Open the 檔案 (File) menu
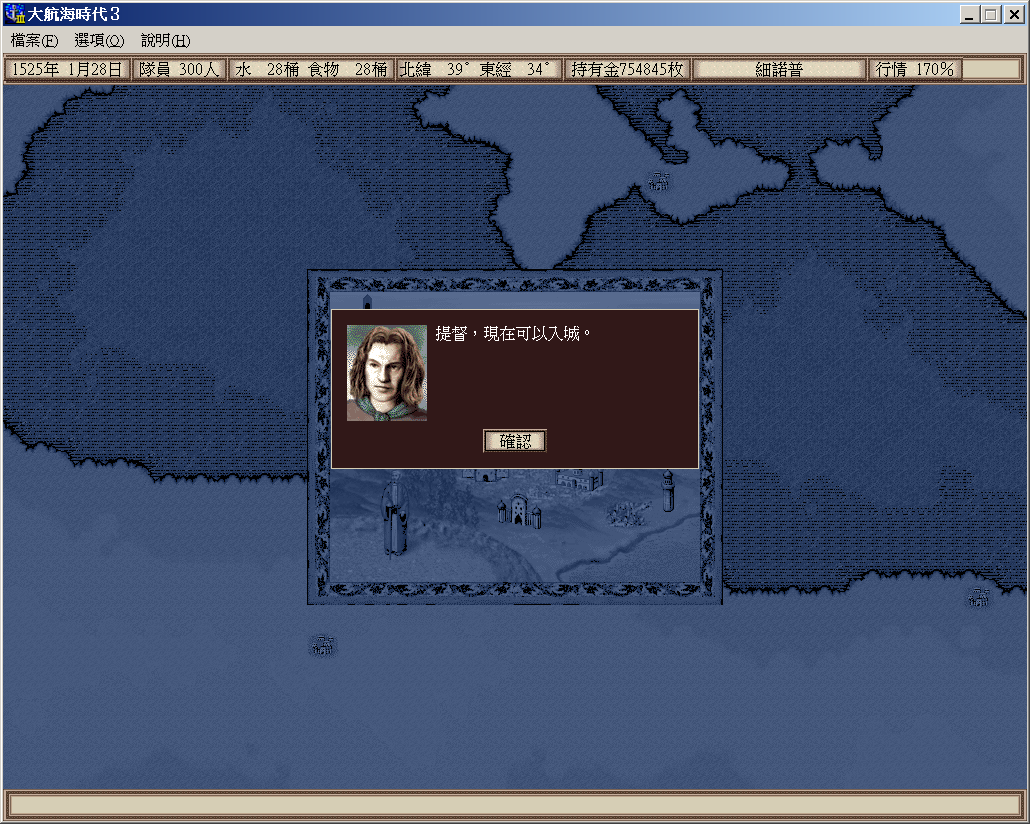The width and height of the screenshot is (1030, 824). [35, 41]
